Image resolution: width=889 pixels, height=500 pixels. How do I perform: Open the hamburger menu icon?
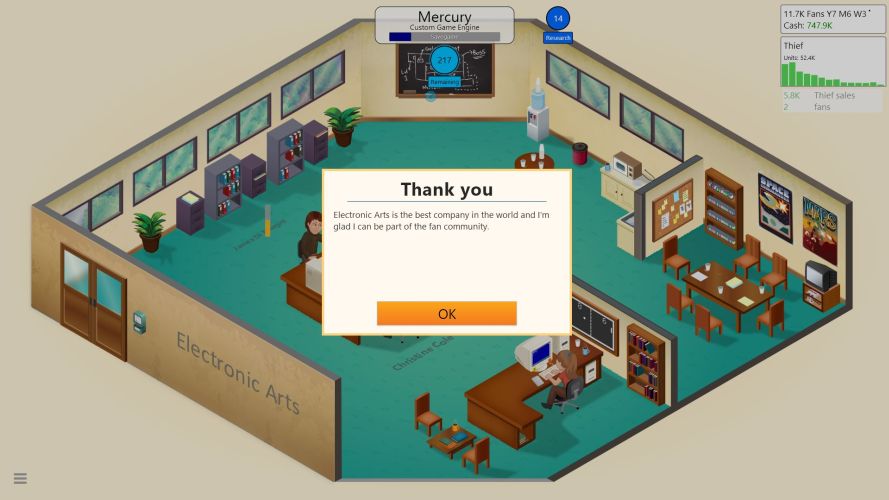coord(20,478)
